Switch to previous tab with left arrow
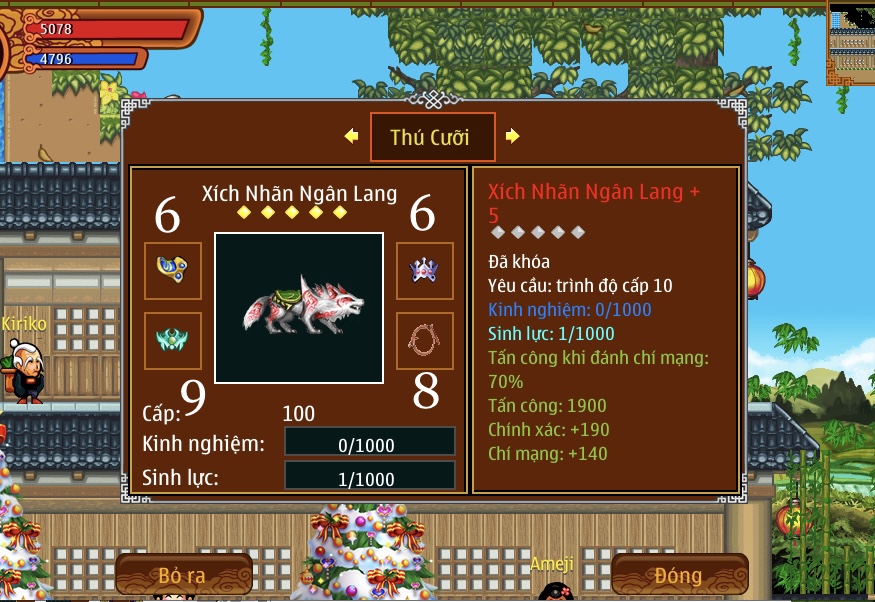Viewport: 875px width, 602px height. [x=351, y=136]
